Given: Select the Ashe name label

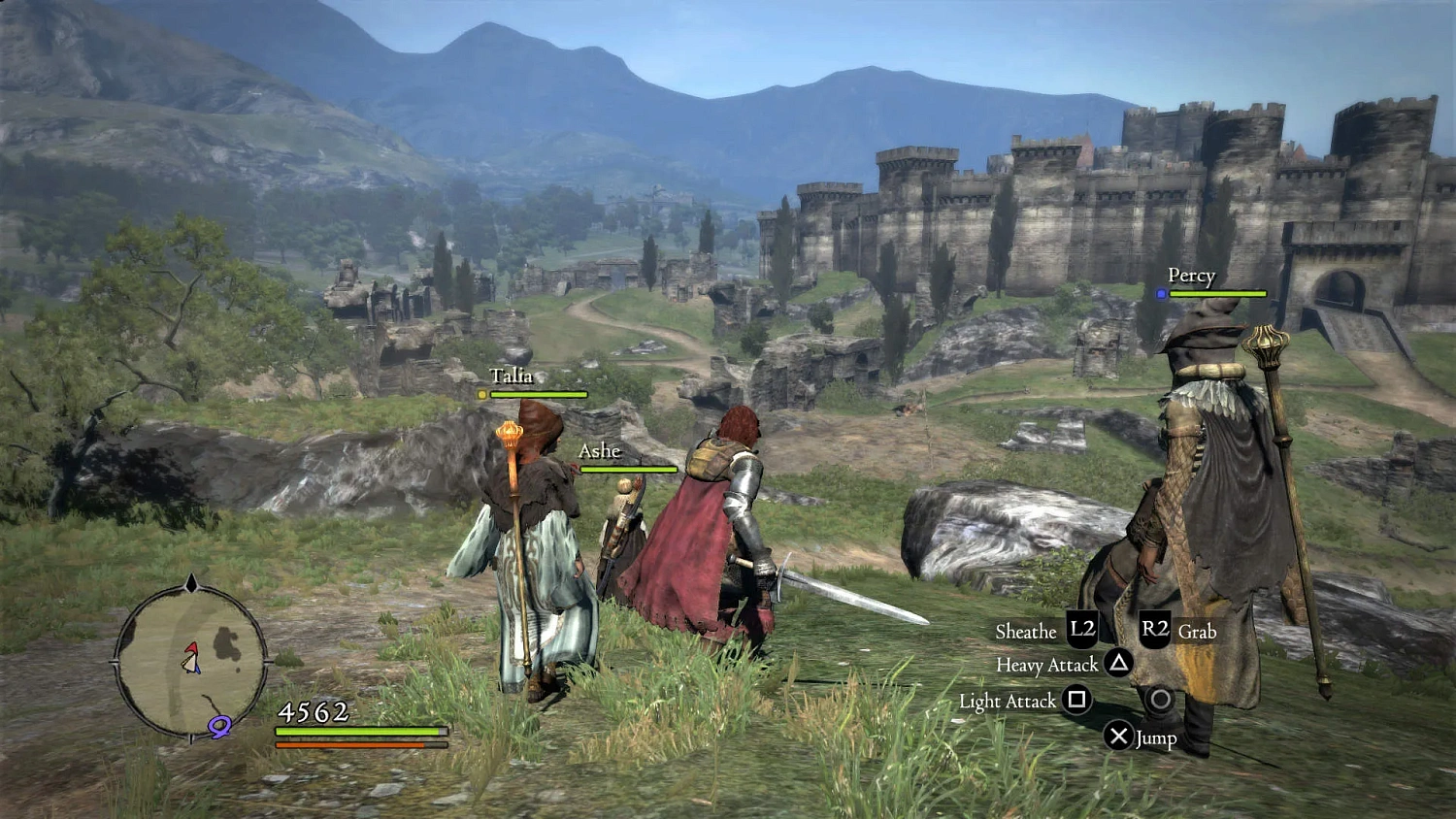Looking at the screenshot, I should [x=600, y=451].
